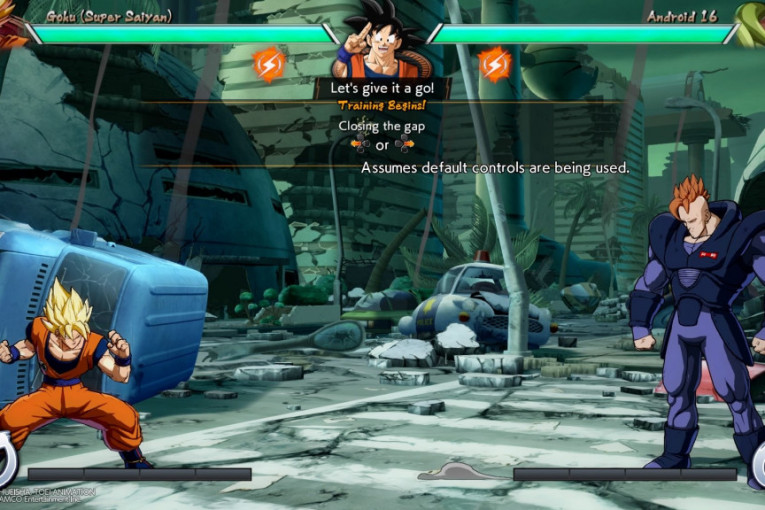This screenshot has height=510, width=765.
Task: Select the tutorial Goku portrait
Action: coord(381,42)
